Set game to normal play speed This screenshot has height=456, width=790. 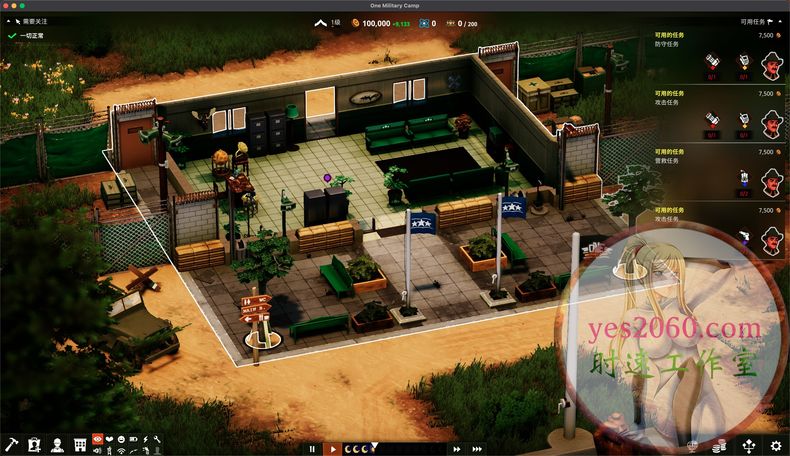click(334, 449)
